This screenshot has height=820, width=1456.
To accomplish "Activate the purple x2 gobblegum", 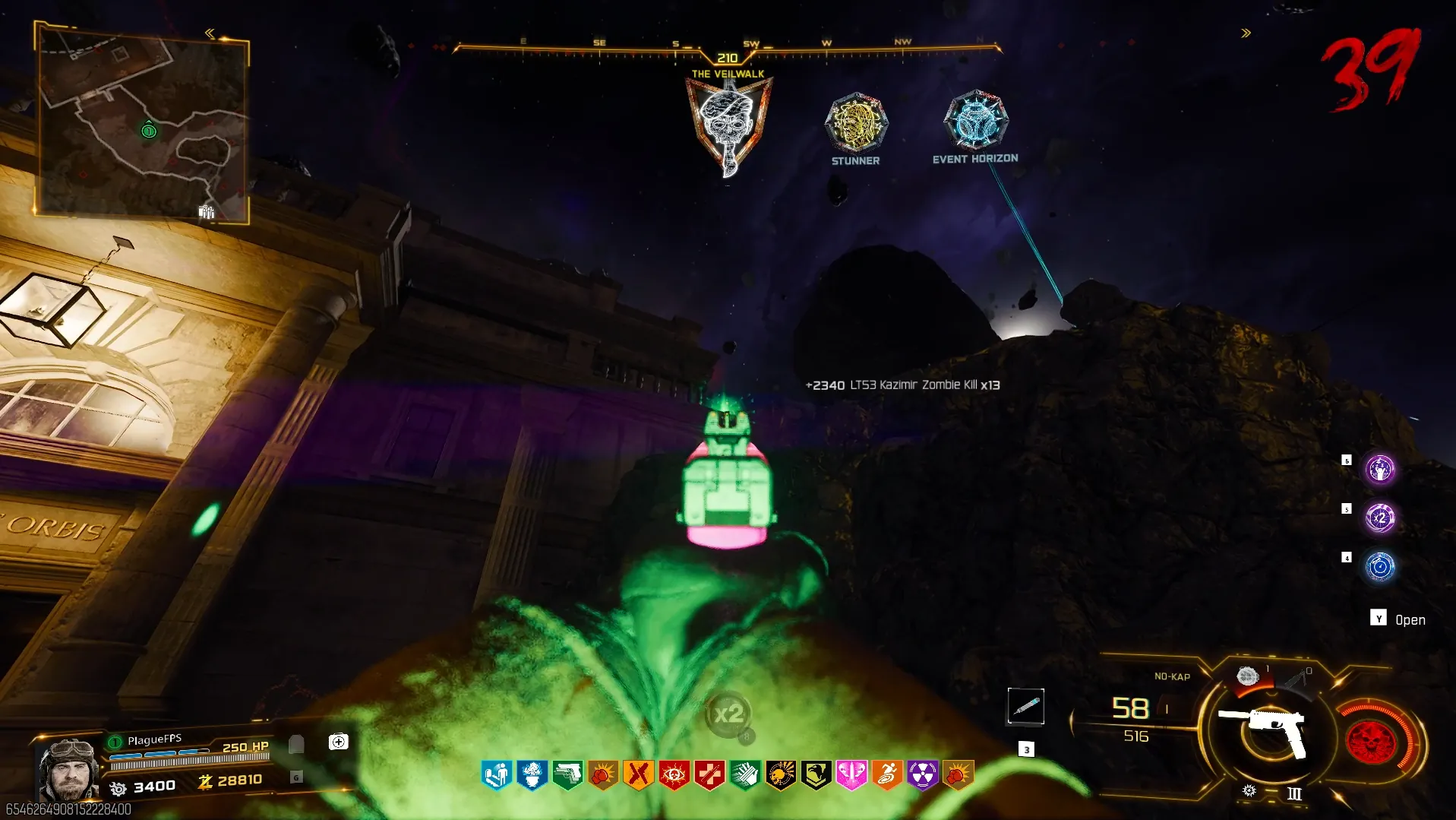I will point(1379,518).
